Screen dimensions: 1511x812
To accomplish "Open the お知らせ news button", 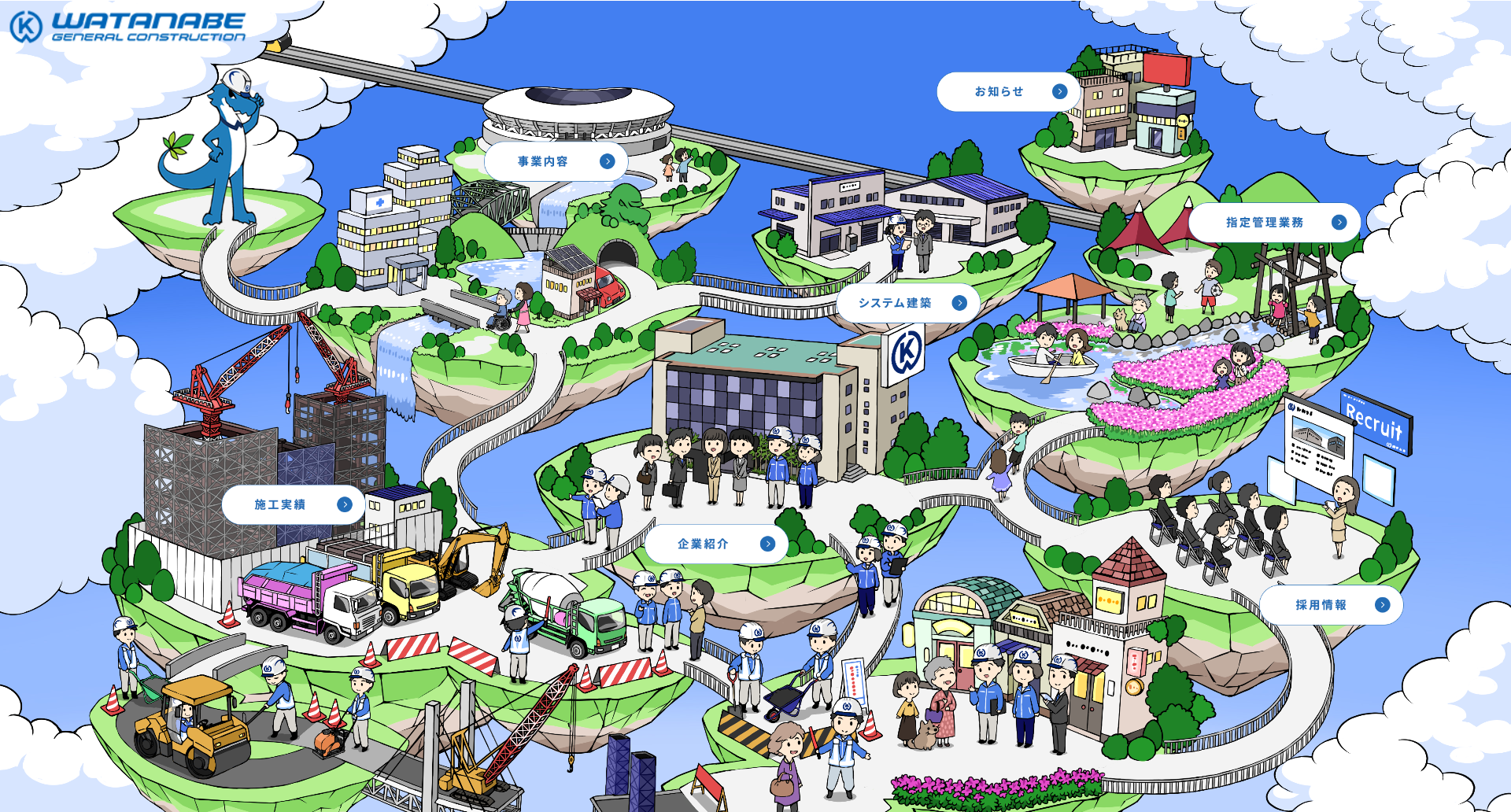I will [x=1008, y=92].
